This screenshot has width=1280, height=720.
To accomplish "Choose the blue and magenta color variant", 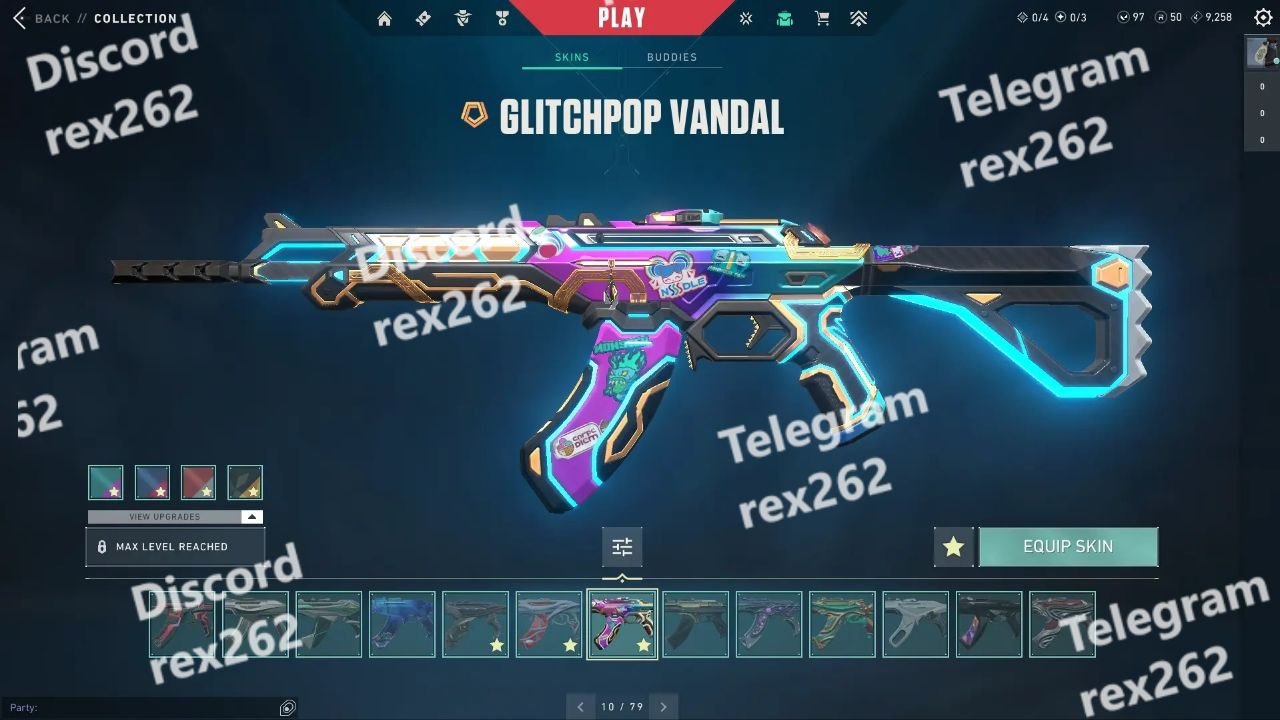I will [x=152, y=482].
